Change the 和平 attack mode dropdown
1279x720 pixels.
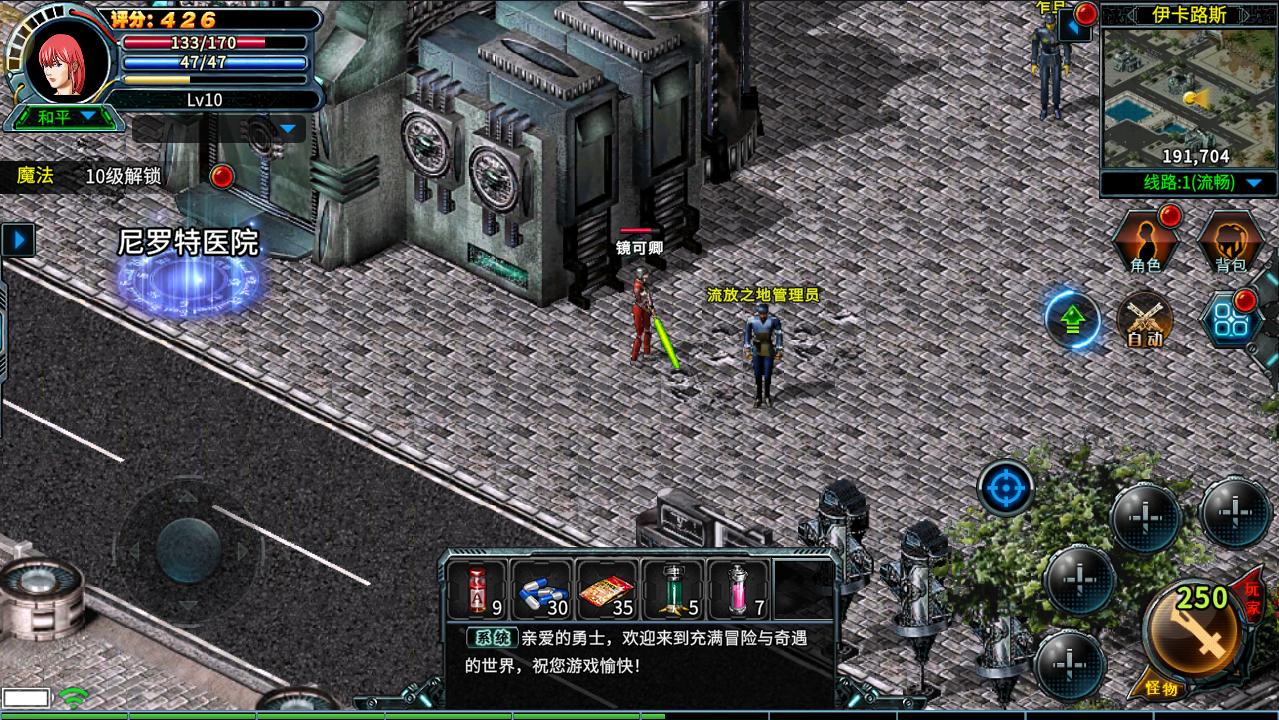66,117
